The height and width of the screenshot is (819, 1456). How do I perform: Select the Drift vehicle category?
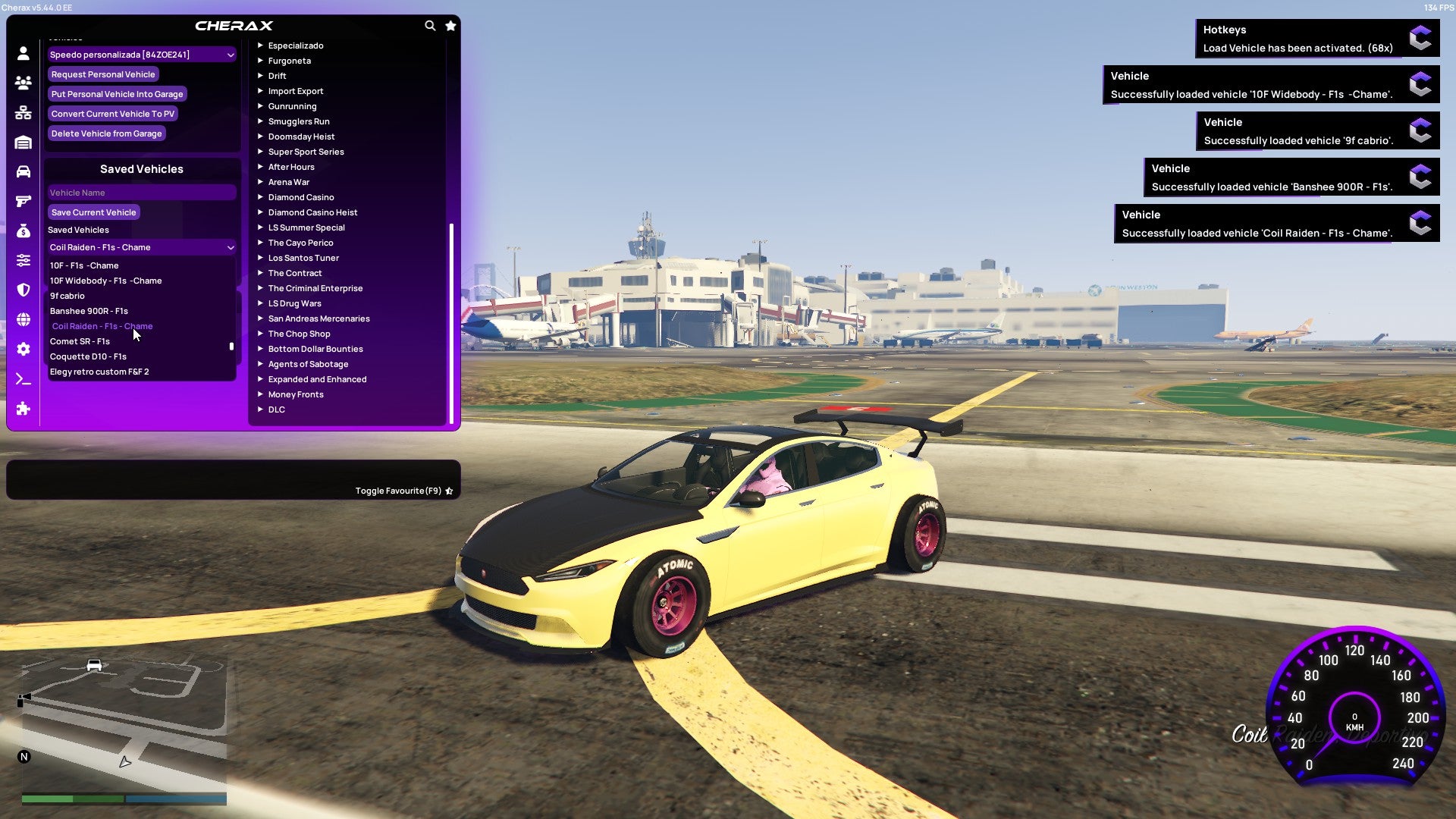tap(278, 75)
